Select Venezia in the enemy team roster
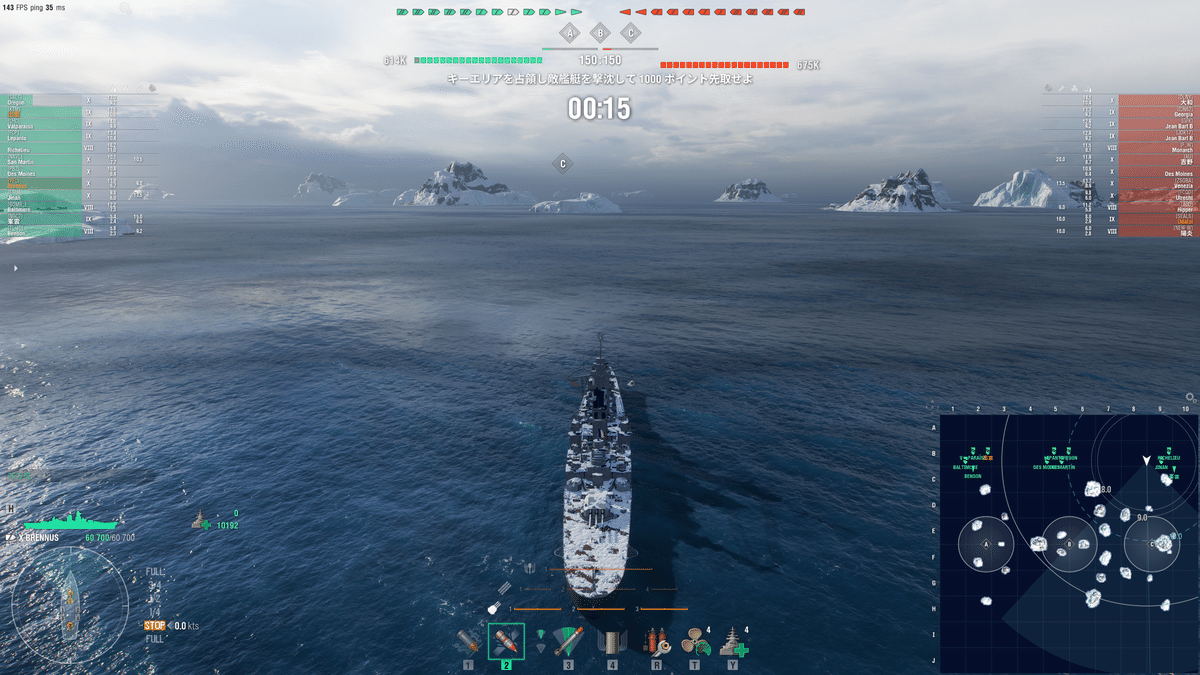The width and height of the screenshot is (1200, 675). 1176,185
